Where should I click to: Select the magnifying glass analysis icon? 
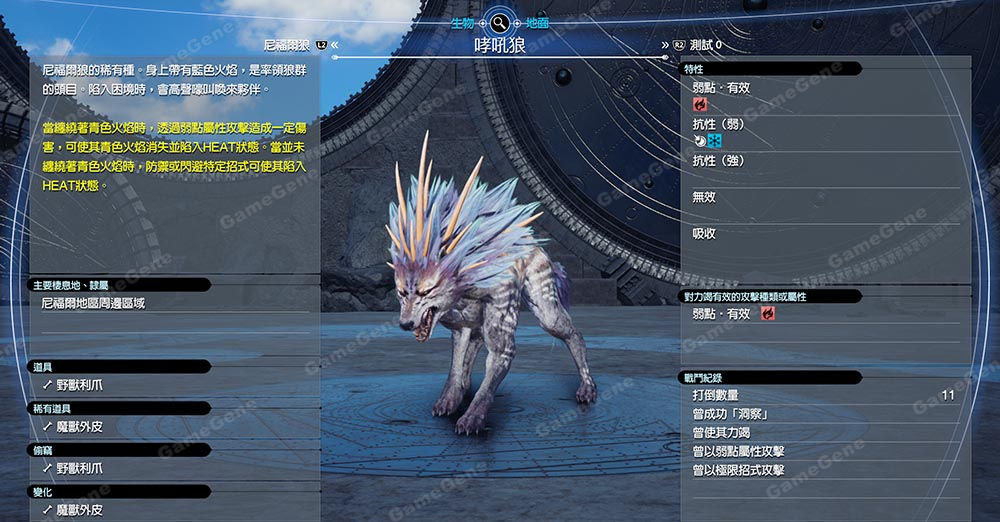[499, 22]
